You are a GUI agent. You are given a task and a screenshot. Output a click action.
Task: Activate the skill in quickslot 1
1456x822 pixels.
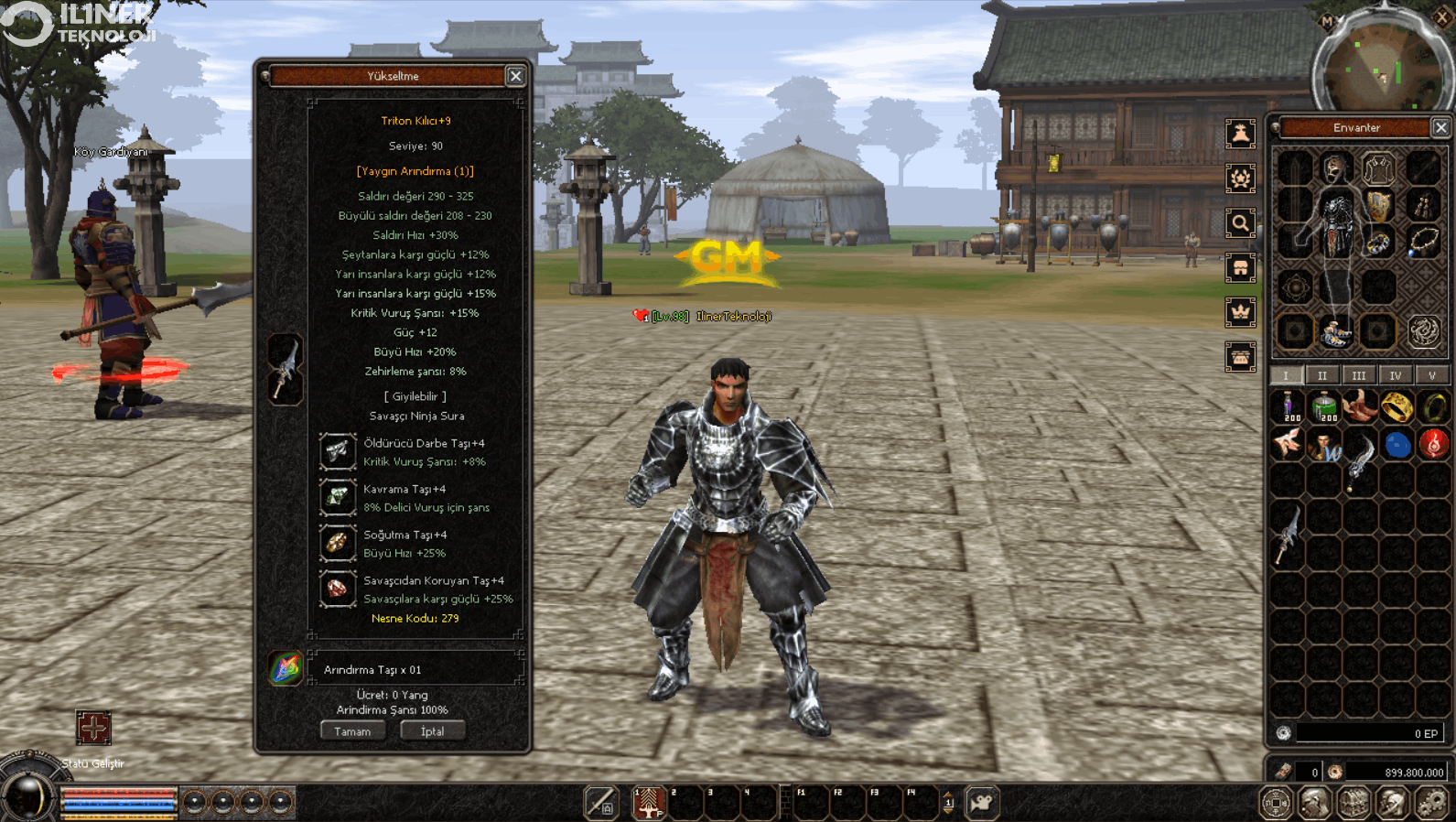649,803
